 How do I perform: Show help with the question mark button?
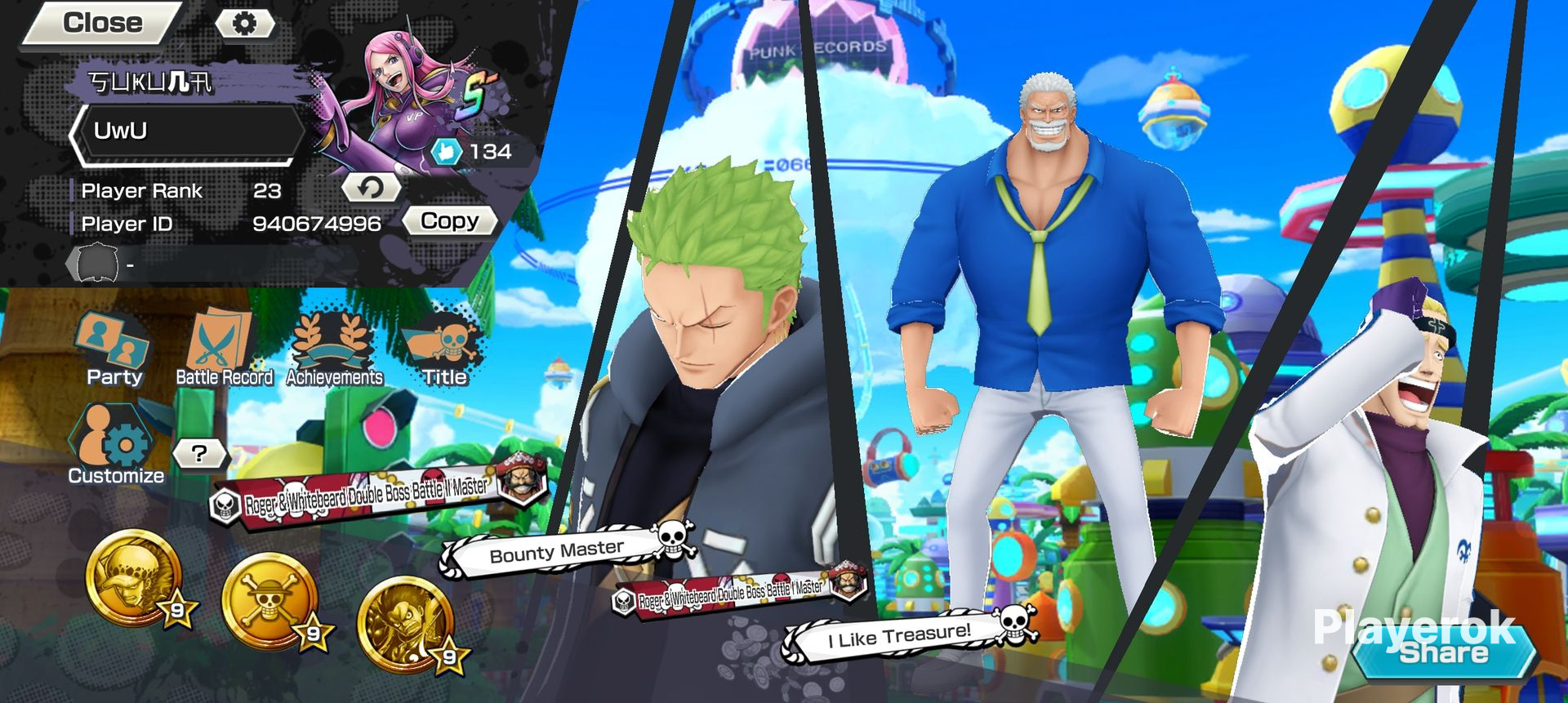199,453
